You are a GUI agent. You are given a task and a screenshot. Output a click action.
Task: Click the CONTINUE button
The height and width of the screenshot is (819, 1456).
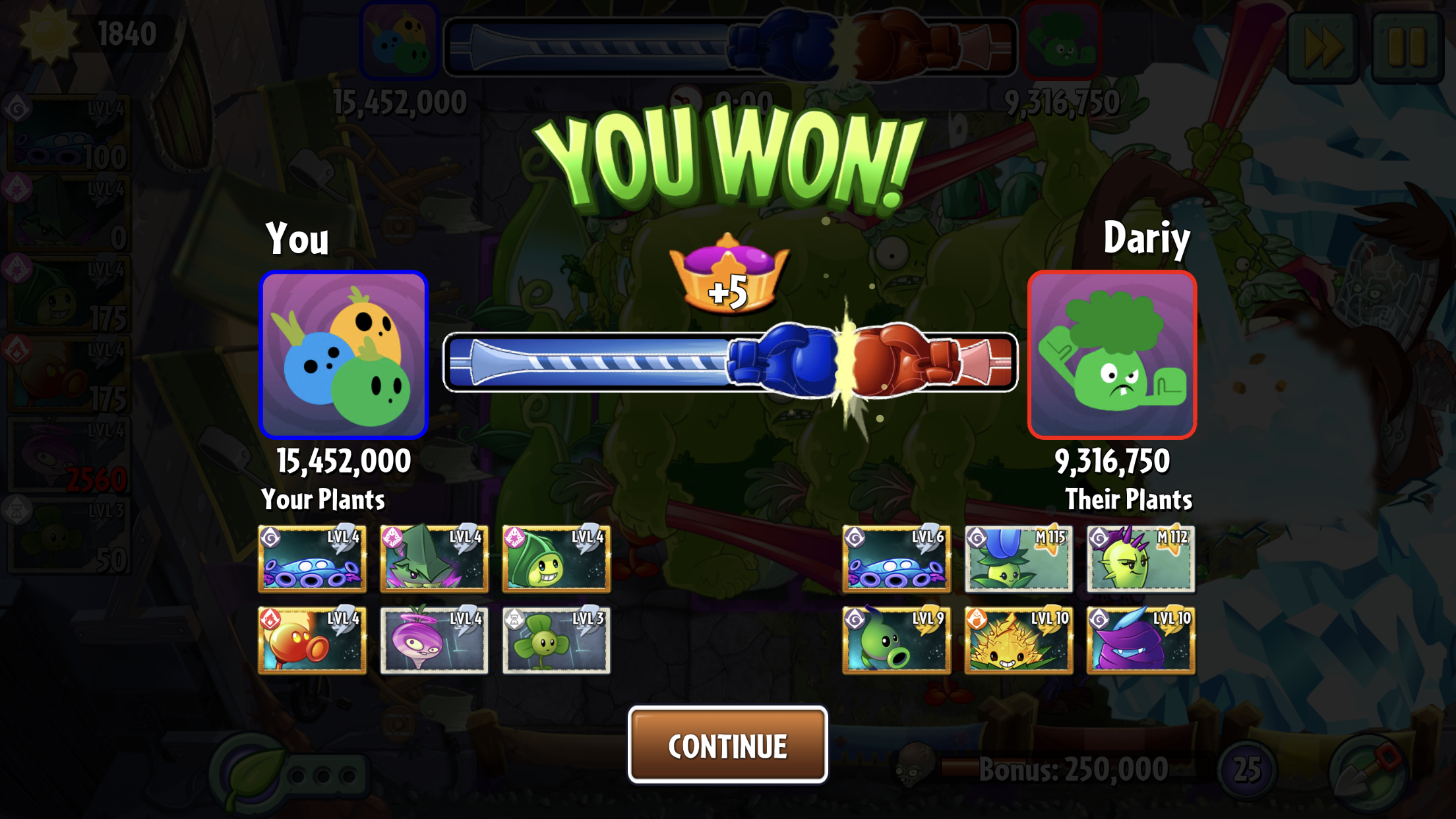click(727, 745)
